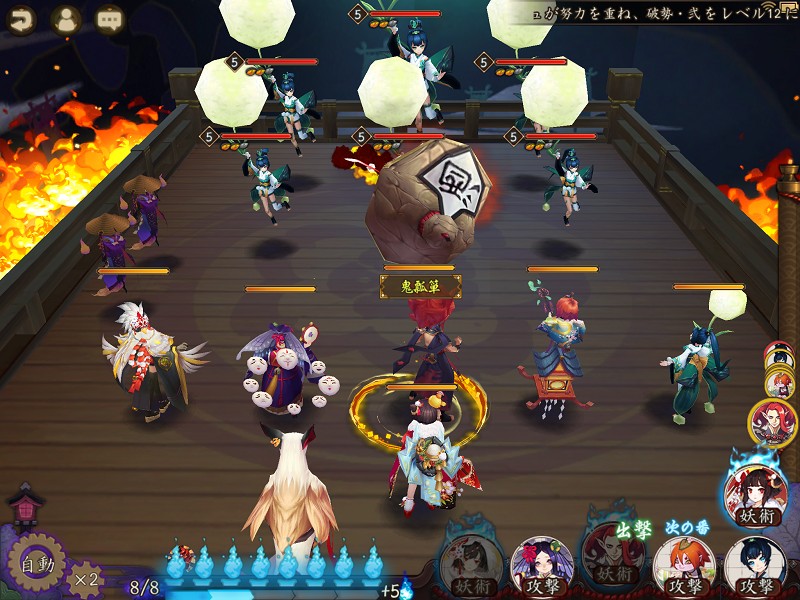Open the small pagoda lantern icon
This screenshot has height=600, width=800.
(23, 507)
